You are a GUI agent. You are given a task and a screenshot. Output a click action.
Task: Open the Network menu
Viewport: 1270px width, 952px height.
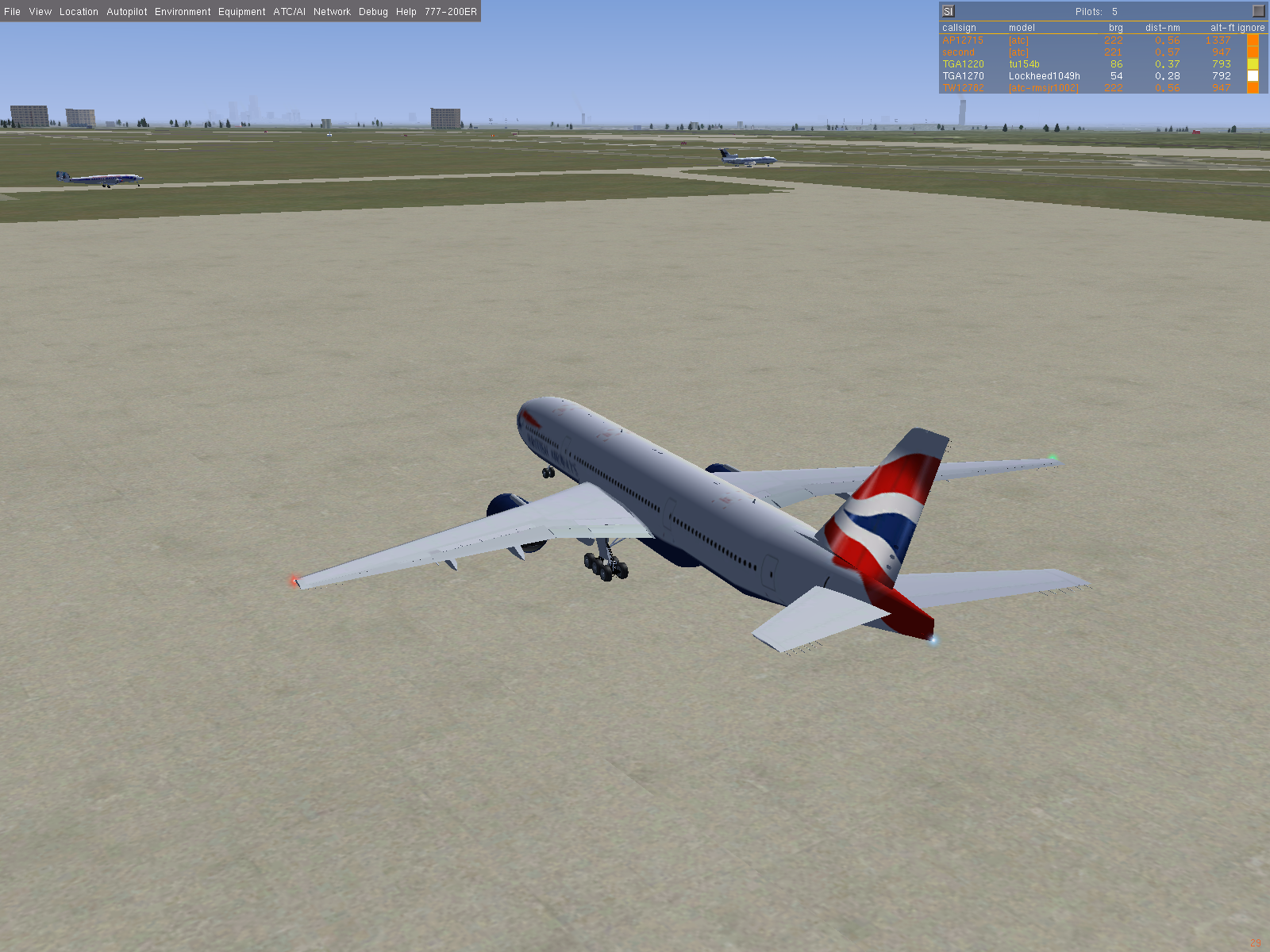[332, 12]
